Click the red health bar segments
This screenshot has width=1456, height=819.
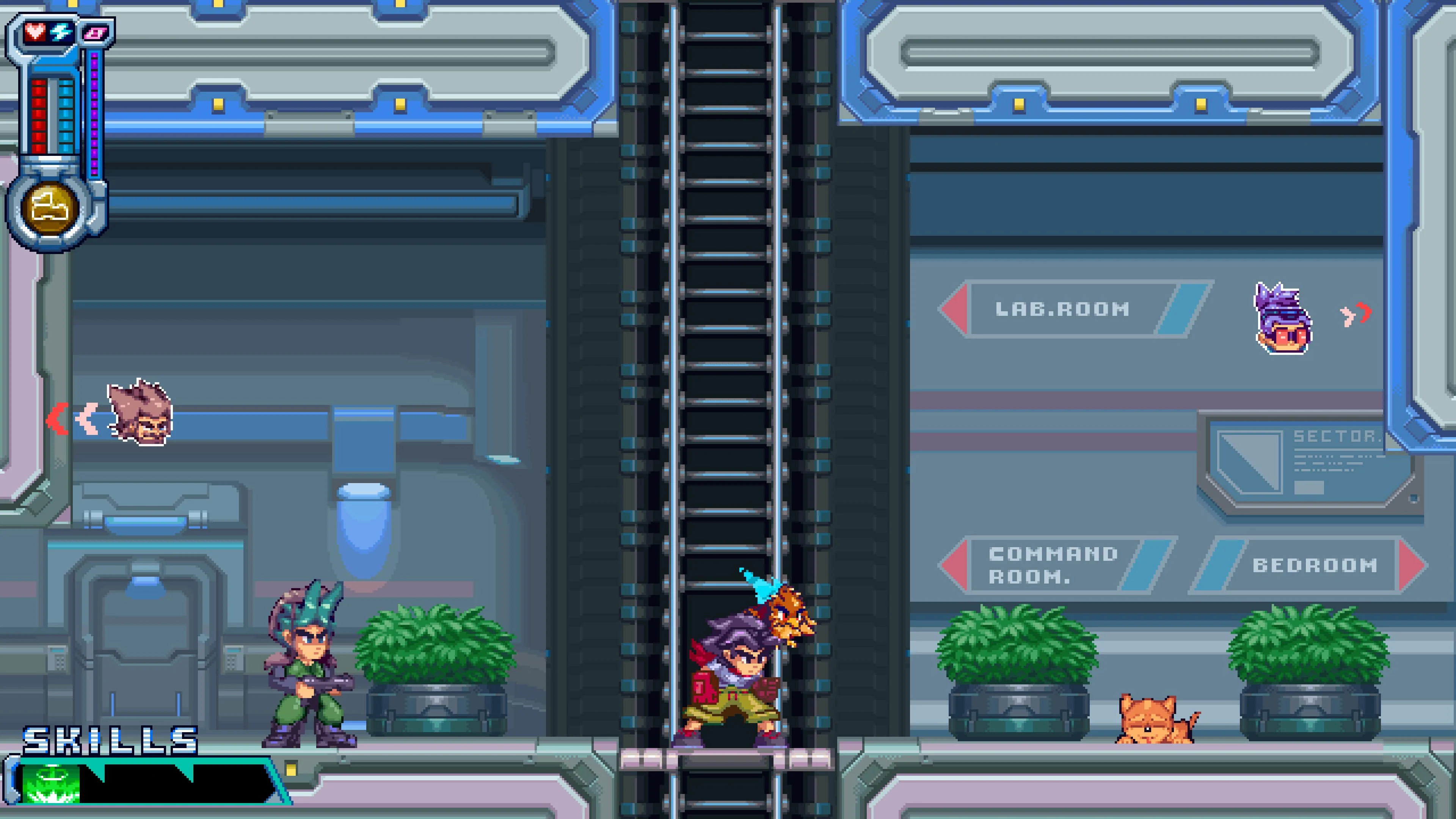39,113
